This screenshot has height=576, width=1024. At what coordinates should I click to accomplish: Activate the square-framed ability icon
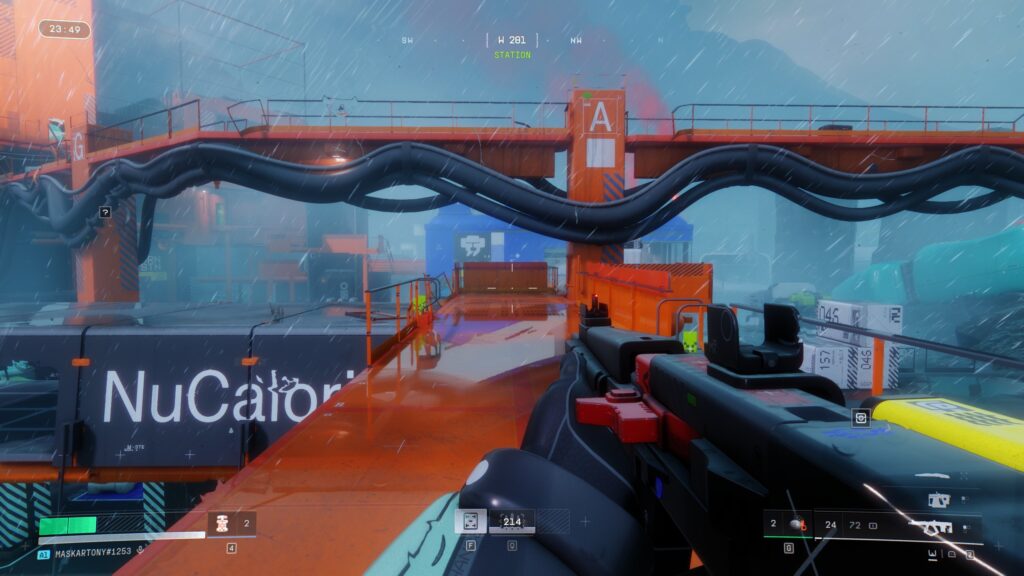click(470, 521)
